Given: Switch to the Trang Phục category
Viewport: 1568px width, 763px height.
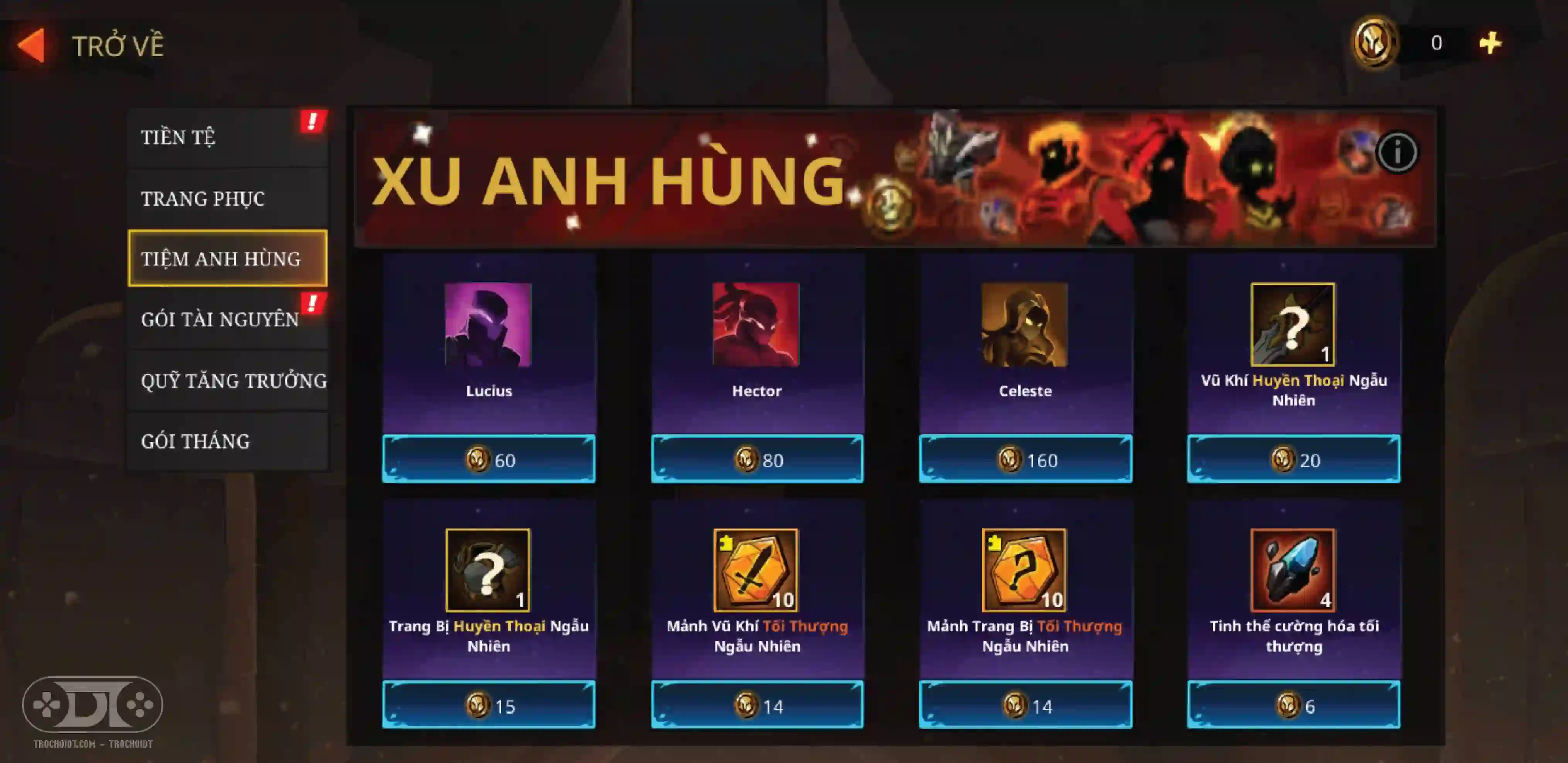Looking at the screenshot, I should [x=227, y=199].
